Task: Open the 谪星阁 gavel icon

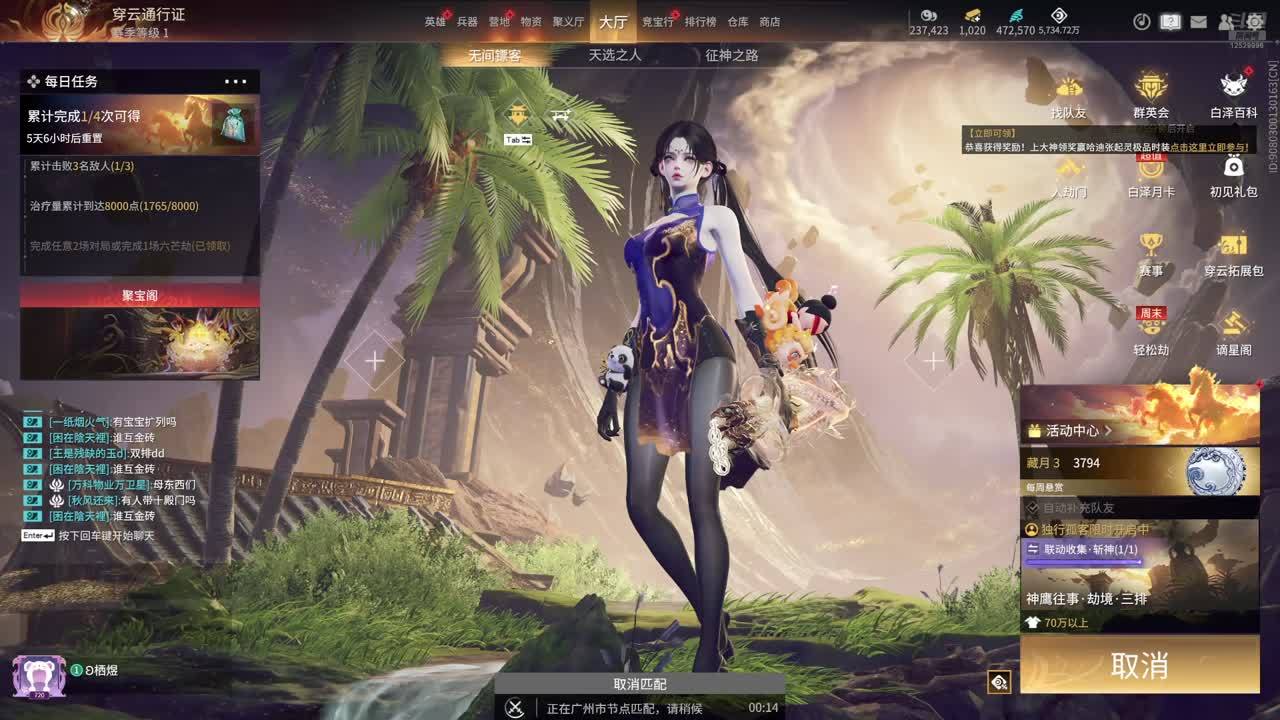Action: (x=1234, y=333)
